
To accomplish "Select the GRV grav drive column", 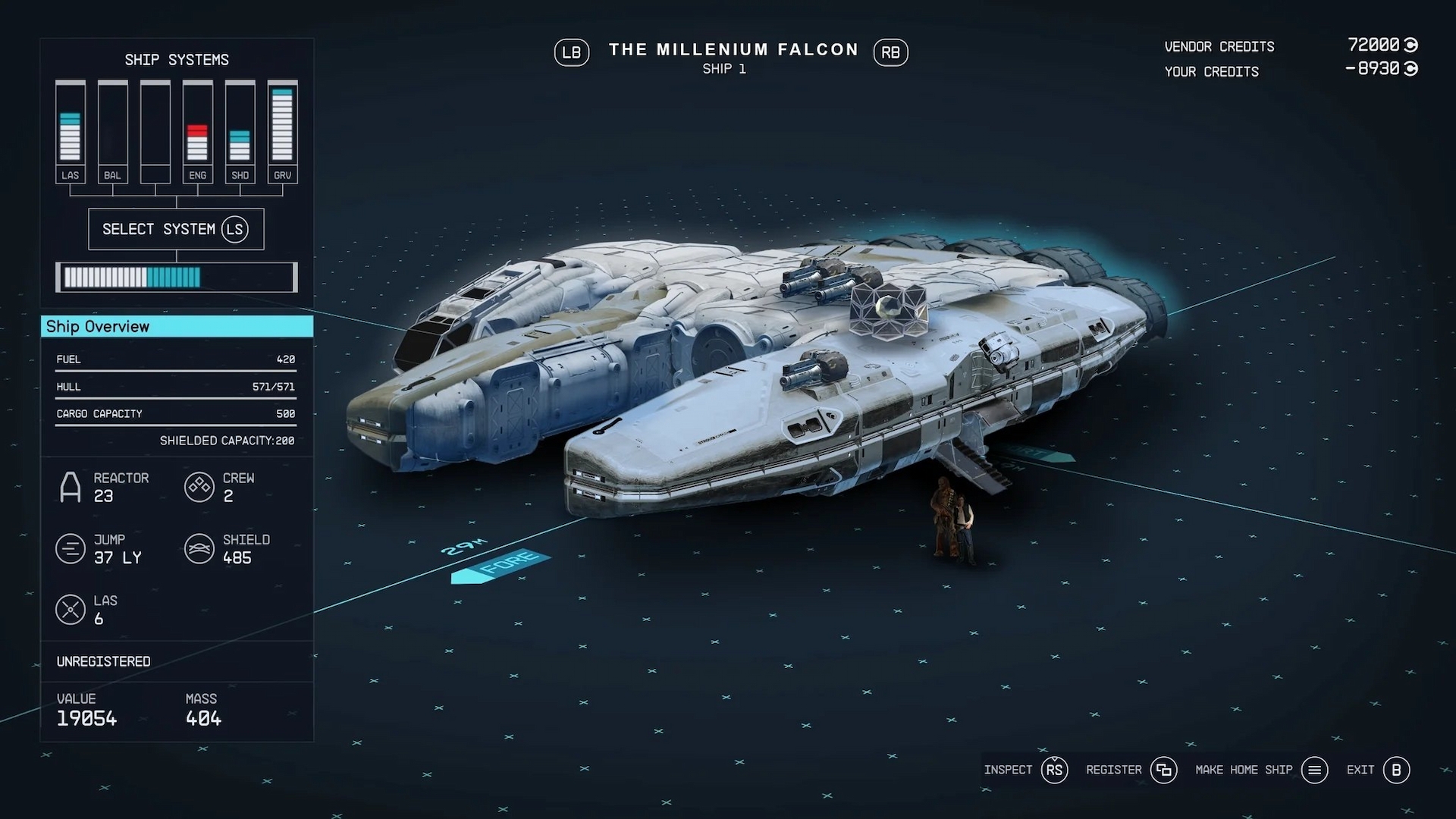I will tap(282, 132).
